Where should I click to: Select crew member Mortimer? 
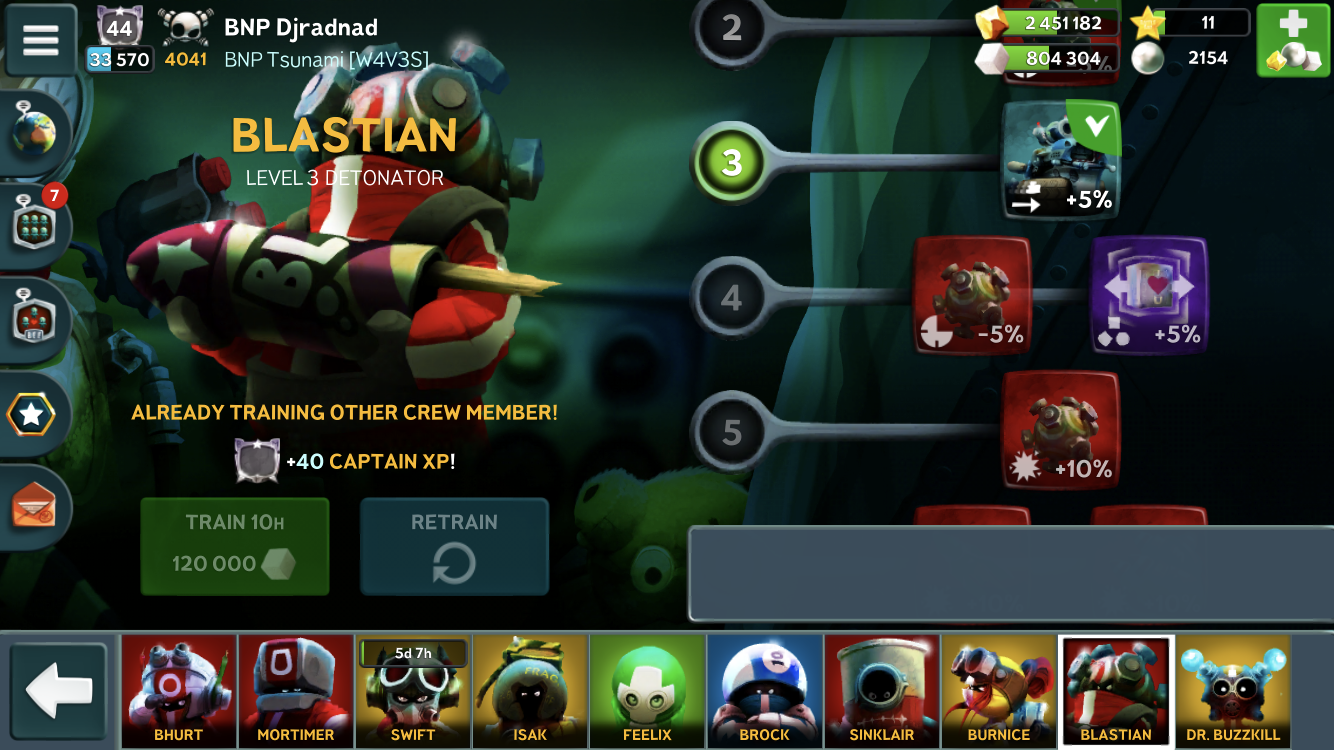[x=296, y=691]
